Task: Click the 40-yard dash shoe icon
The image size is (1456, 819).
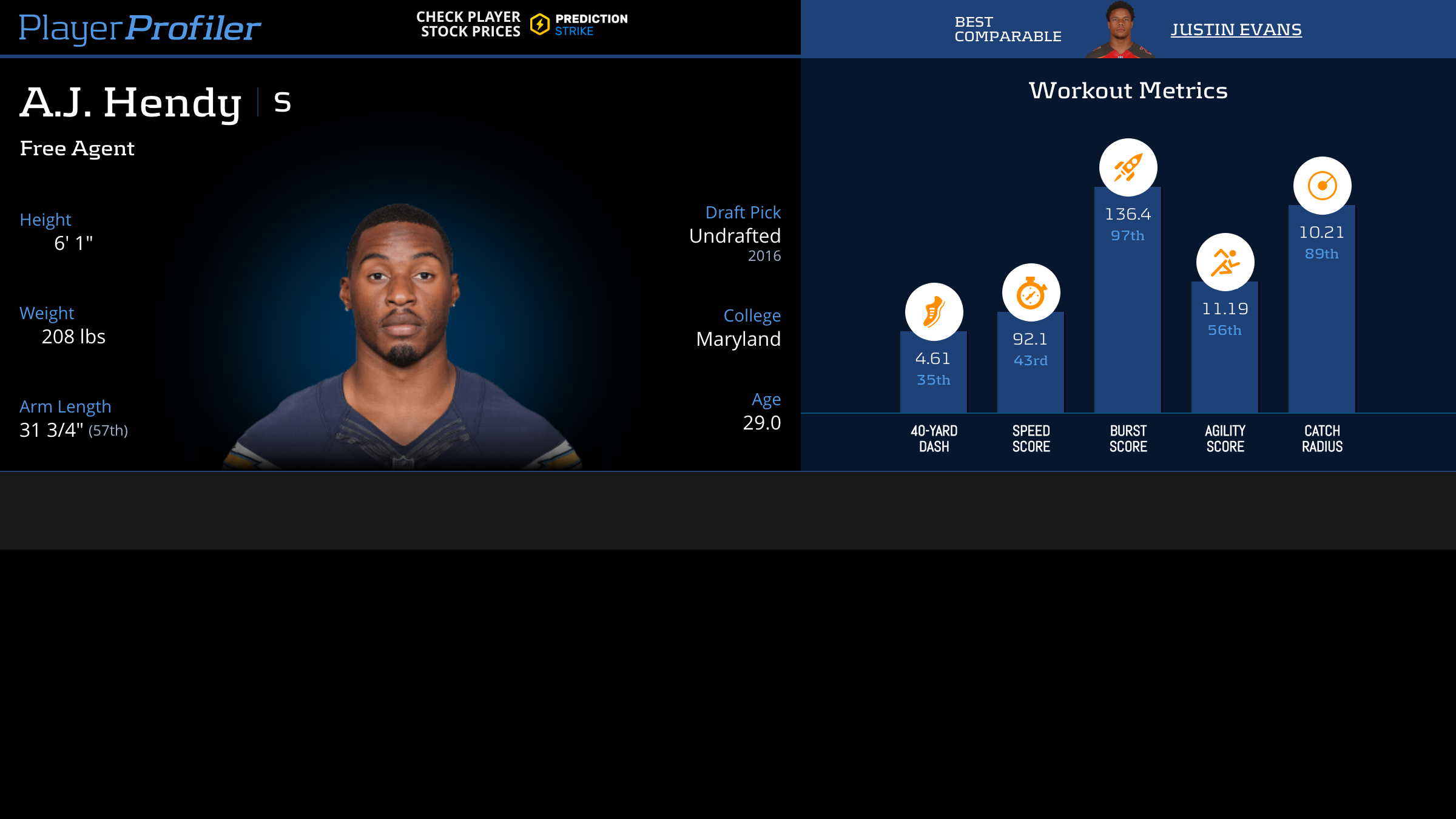Action: click(x=934, y=312)
